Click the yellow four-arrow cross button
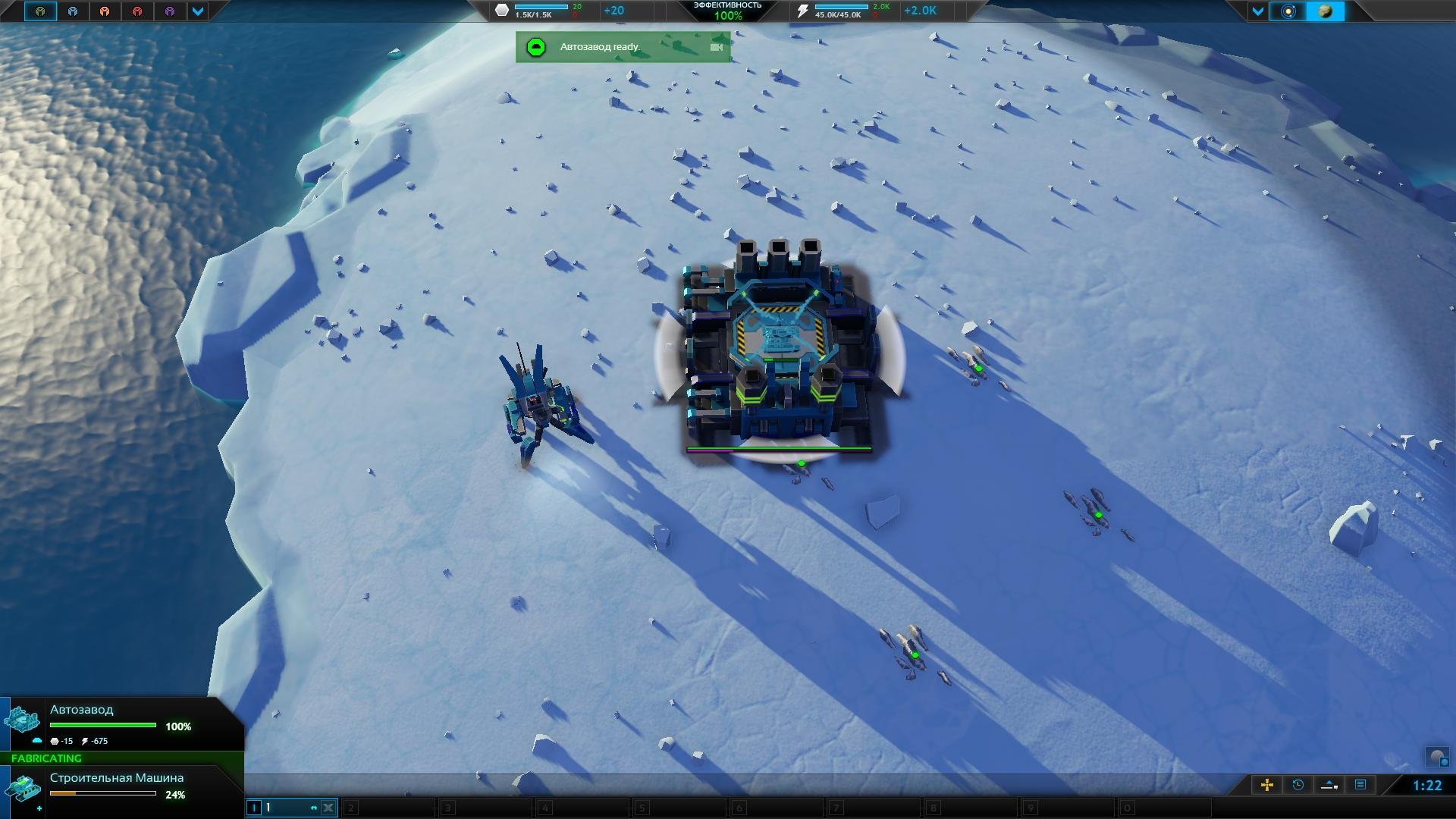The width and height of the screenshot is (1456, 819). click(x=1266, y=785)
